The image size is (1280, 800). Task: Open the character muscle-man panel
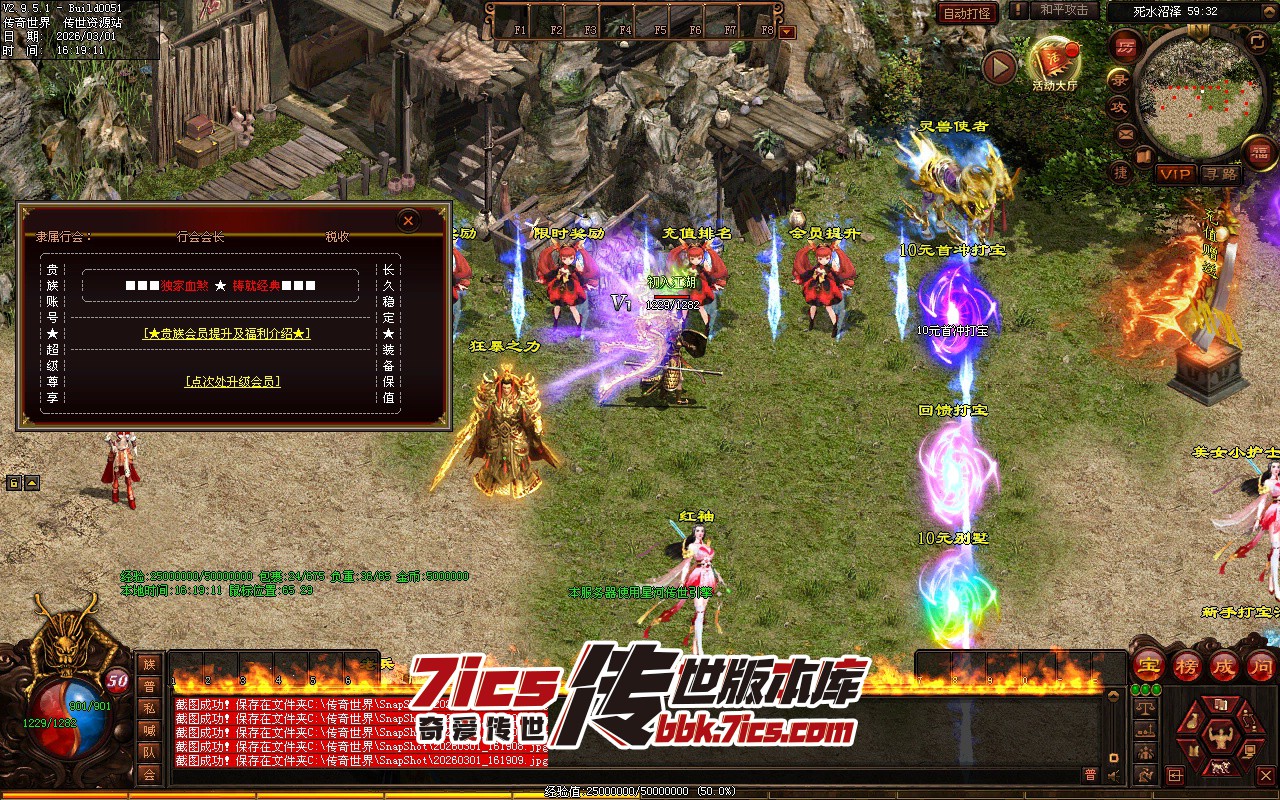(1219, 737)
